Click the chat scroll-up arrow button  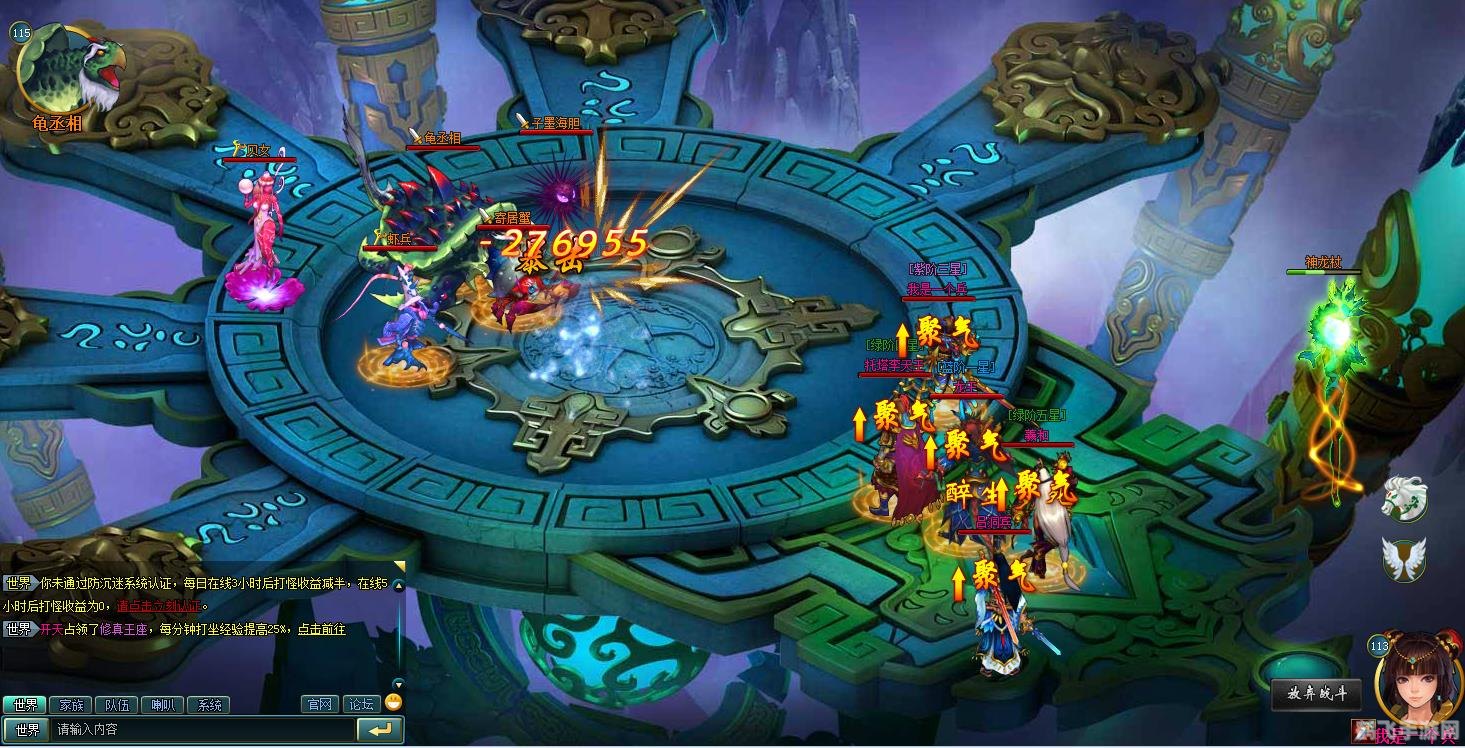[x=398, y=586]
